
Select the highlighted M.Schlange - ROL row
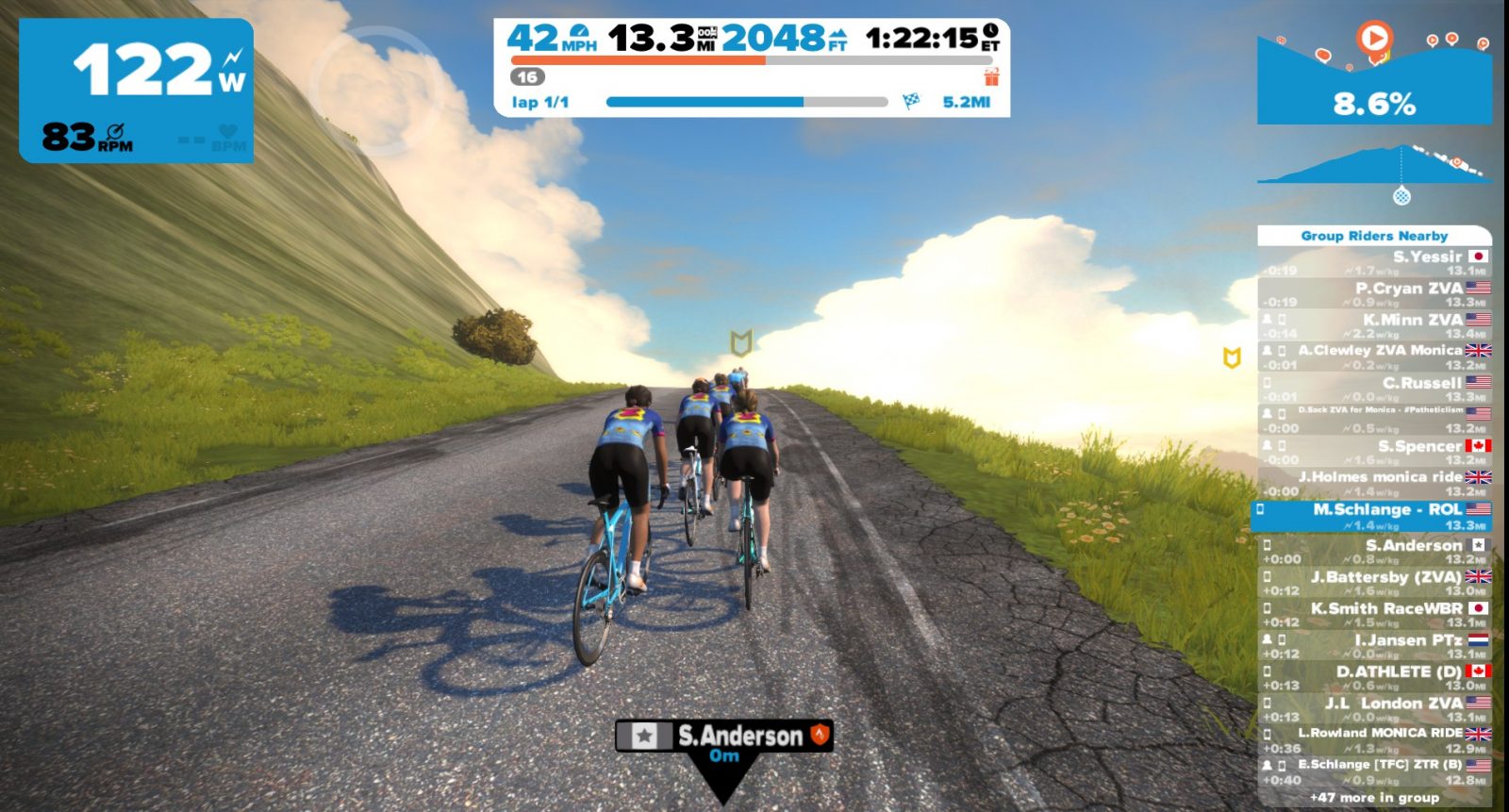(x=1374, y=516)
